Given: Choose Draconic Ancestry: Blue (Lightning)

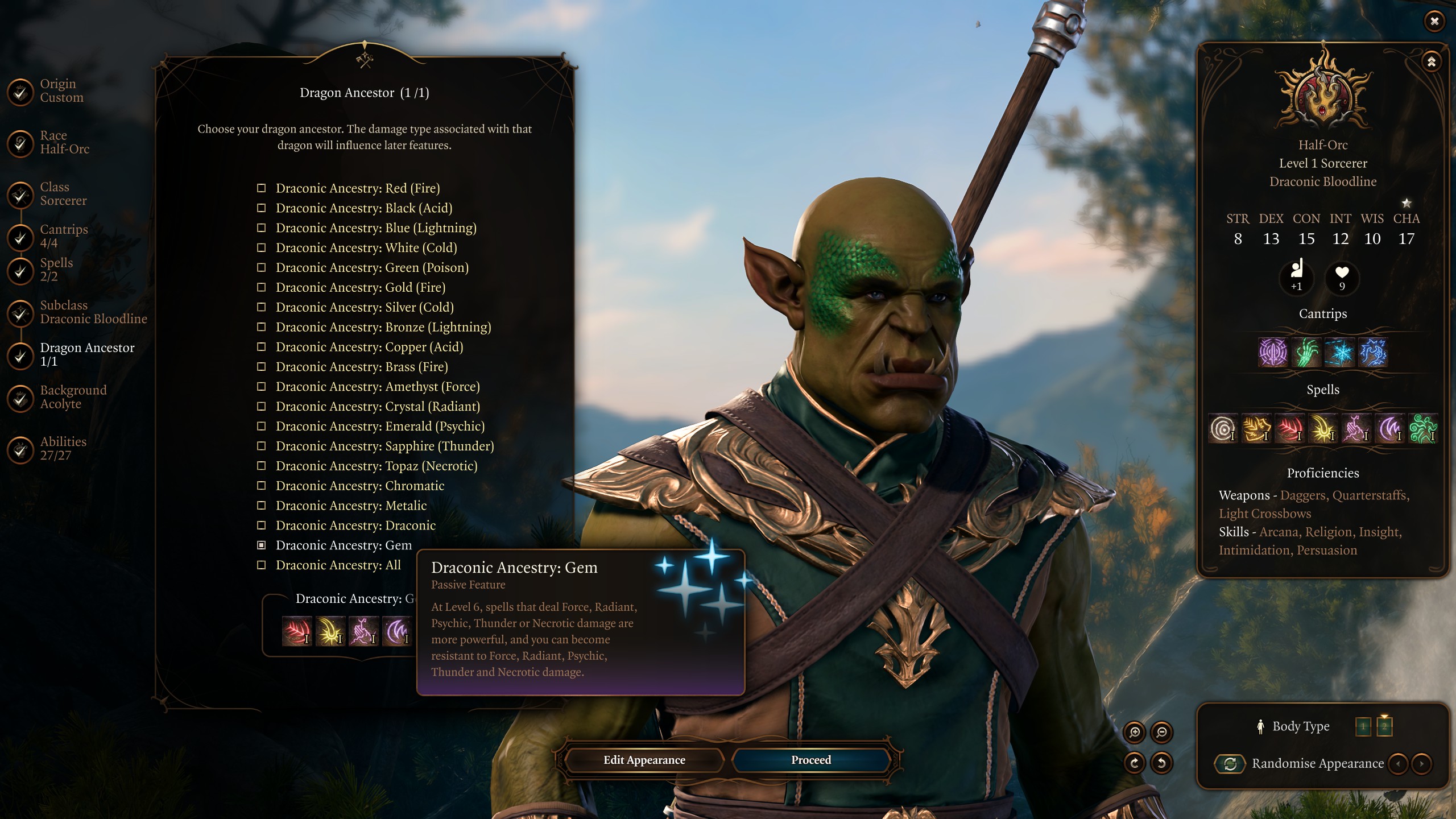Looking at the screenshot, I should tap(375, 228).
